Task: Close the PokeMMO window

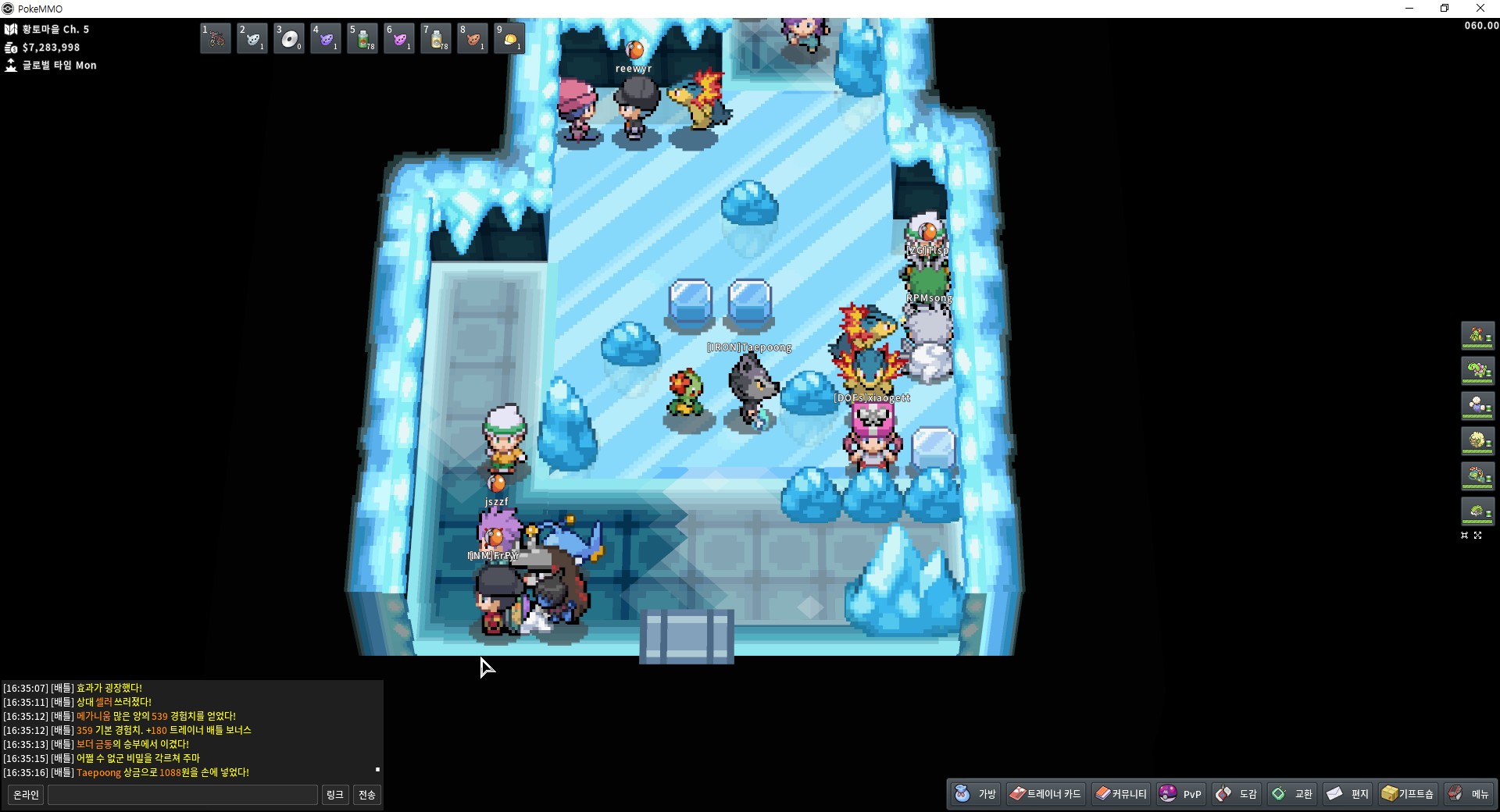Action: (1480, 9)
